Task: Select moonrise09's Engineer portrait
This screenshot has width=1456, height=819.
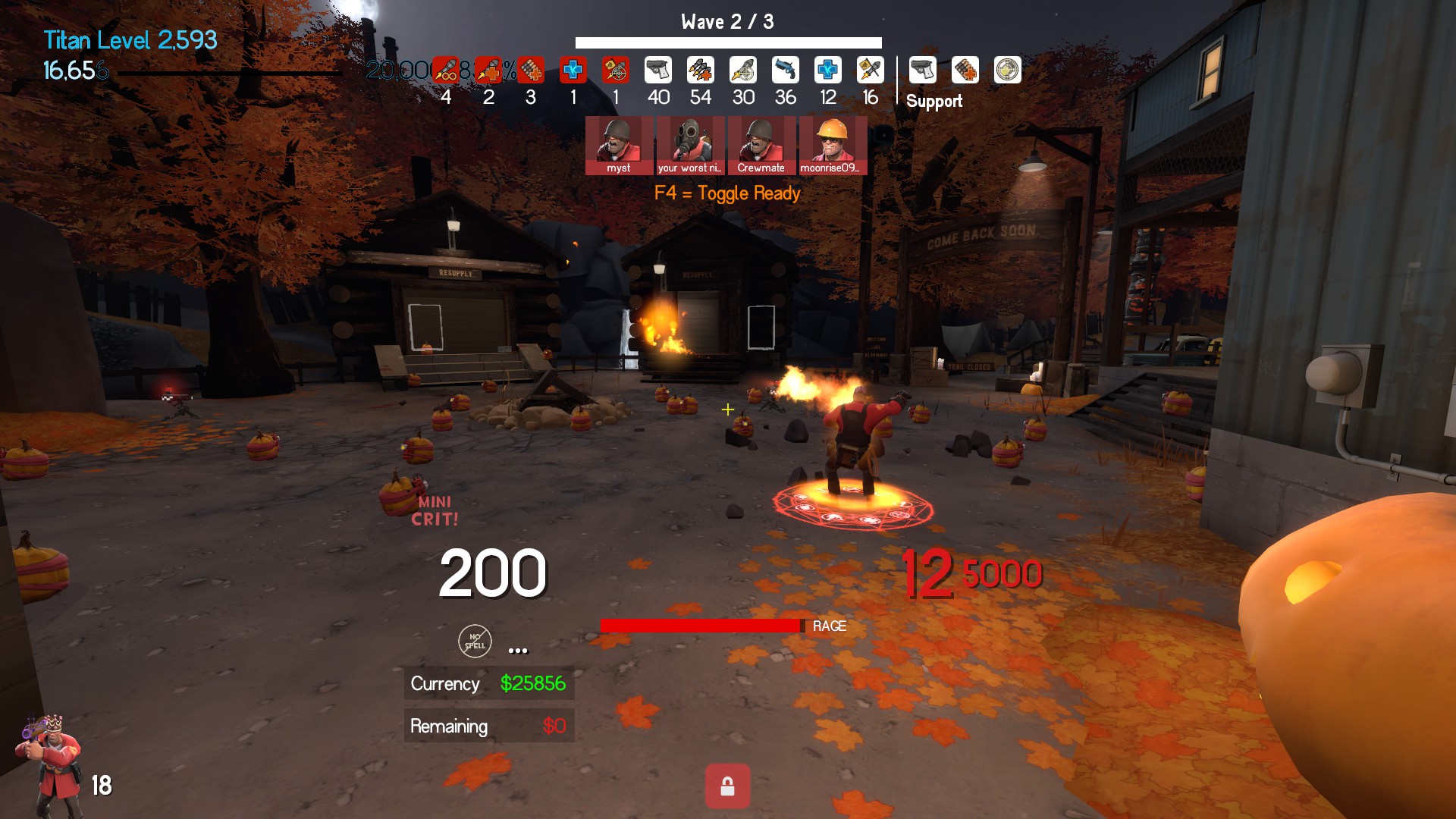Action: coord(832,144)
